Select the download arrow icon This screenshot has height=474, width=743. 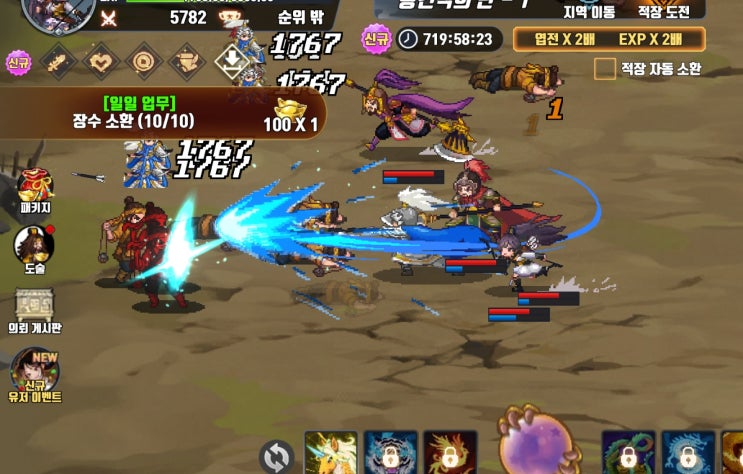[x=231, y=63]
